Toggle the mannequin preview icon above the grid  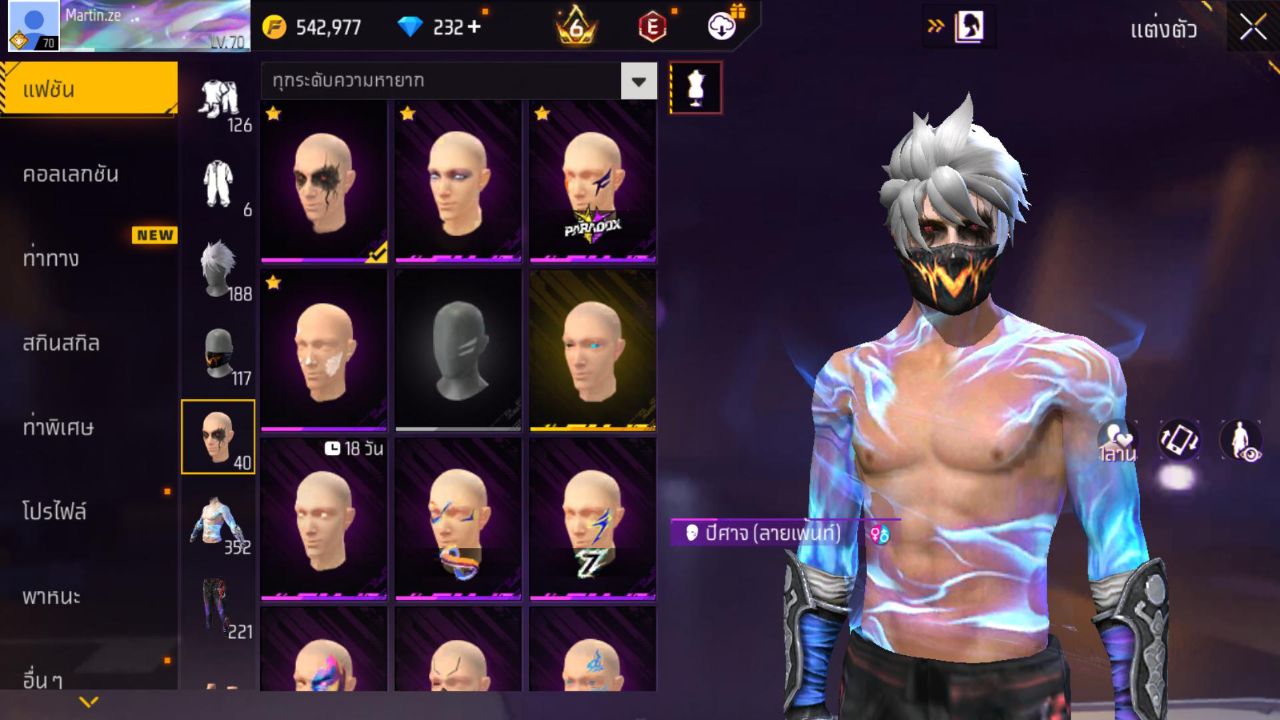(695, 86)
